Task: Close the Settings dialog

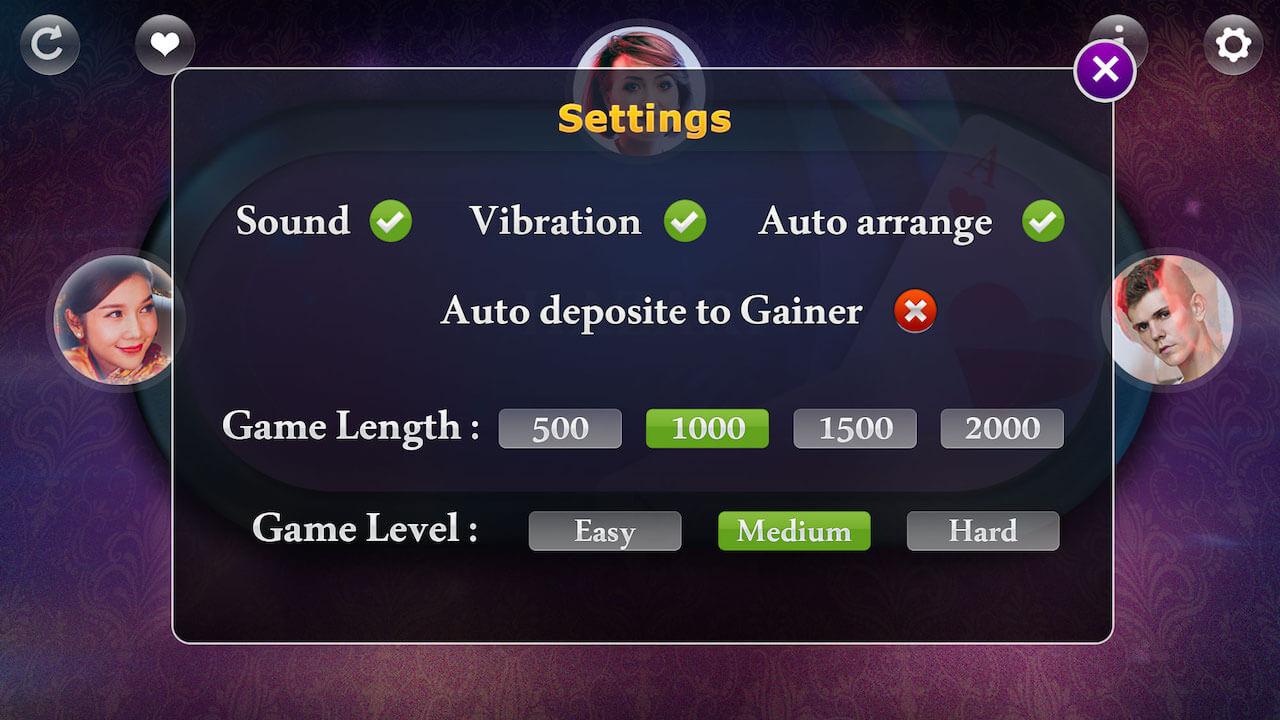Action: click(x=1104, y=70)
